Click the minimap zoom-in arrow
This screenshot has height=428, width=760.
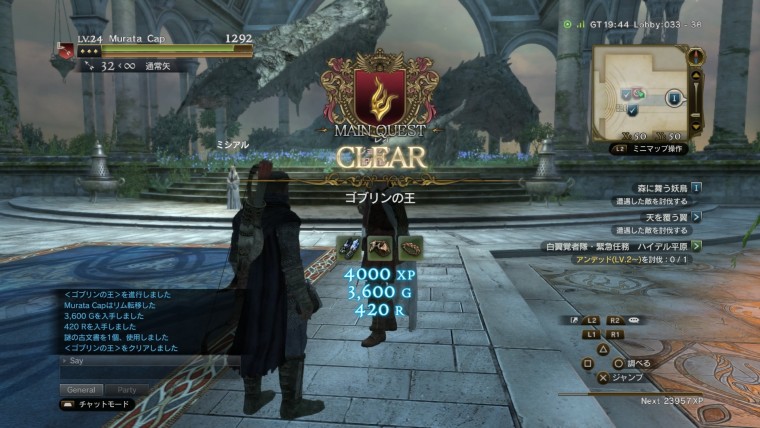pyautogui.click(x=697, y=75)
